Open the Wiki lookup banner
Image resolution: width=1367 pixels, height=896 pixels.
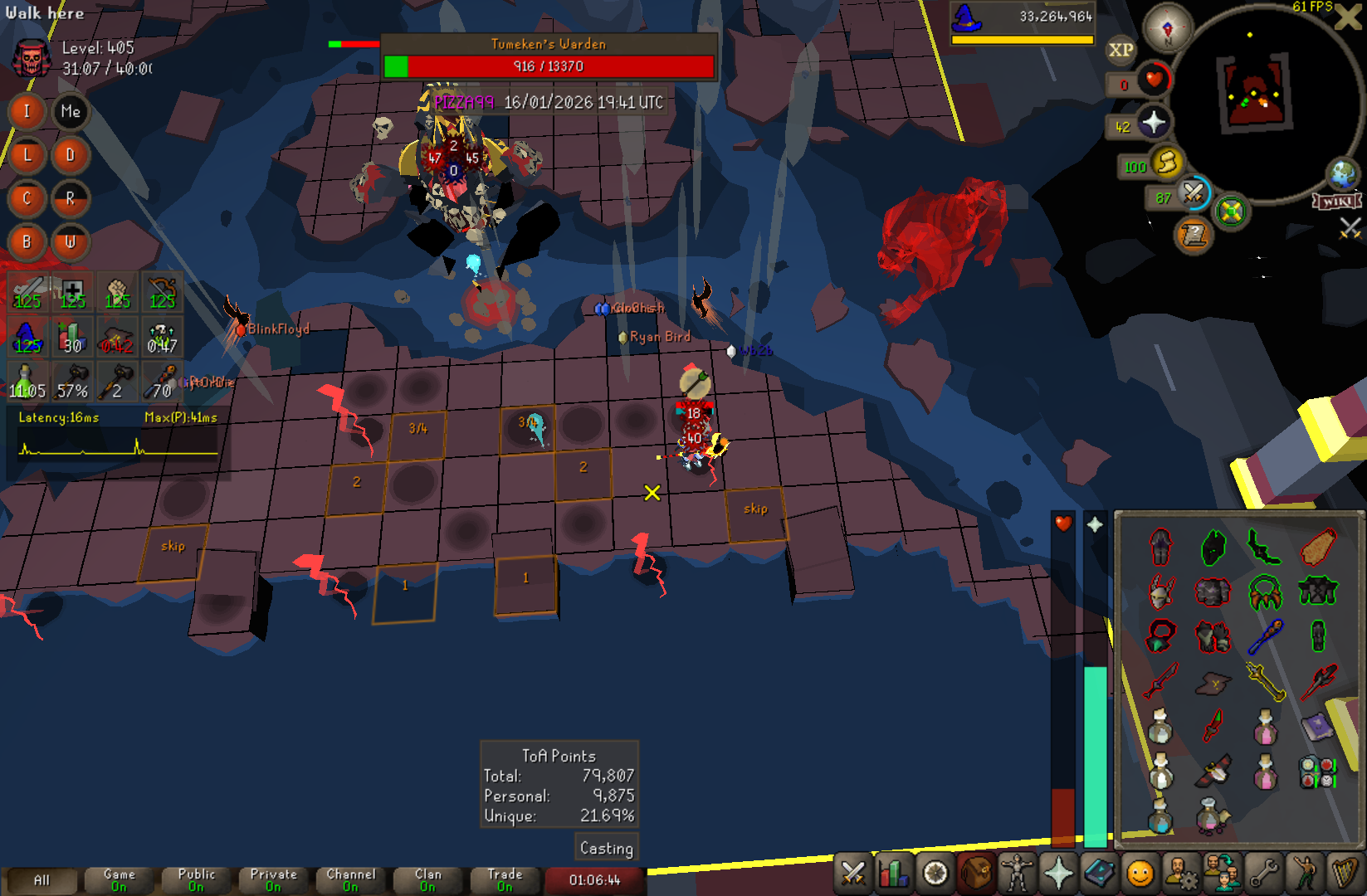[x=1336, y=202]
